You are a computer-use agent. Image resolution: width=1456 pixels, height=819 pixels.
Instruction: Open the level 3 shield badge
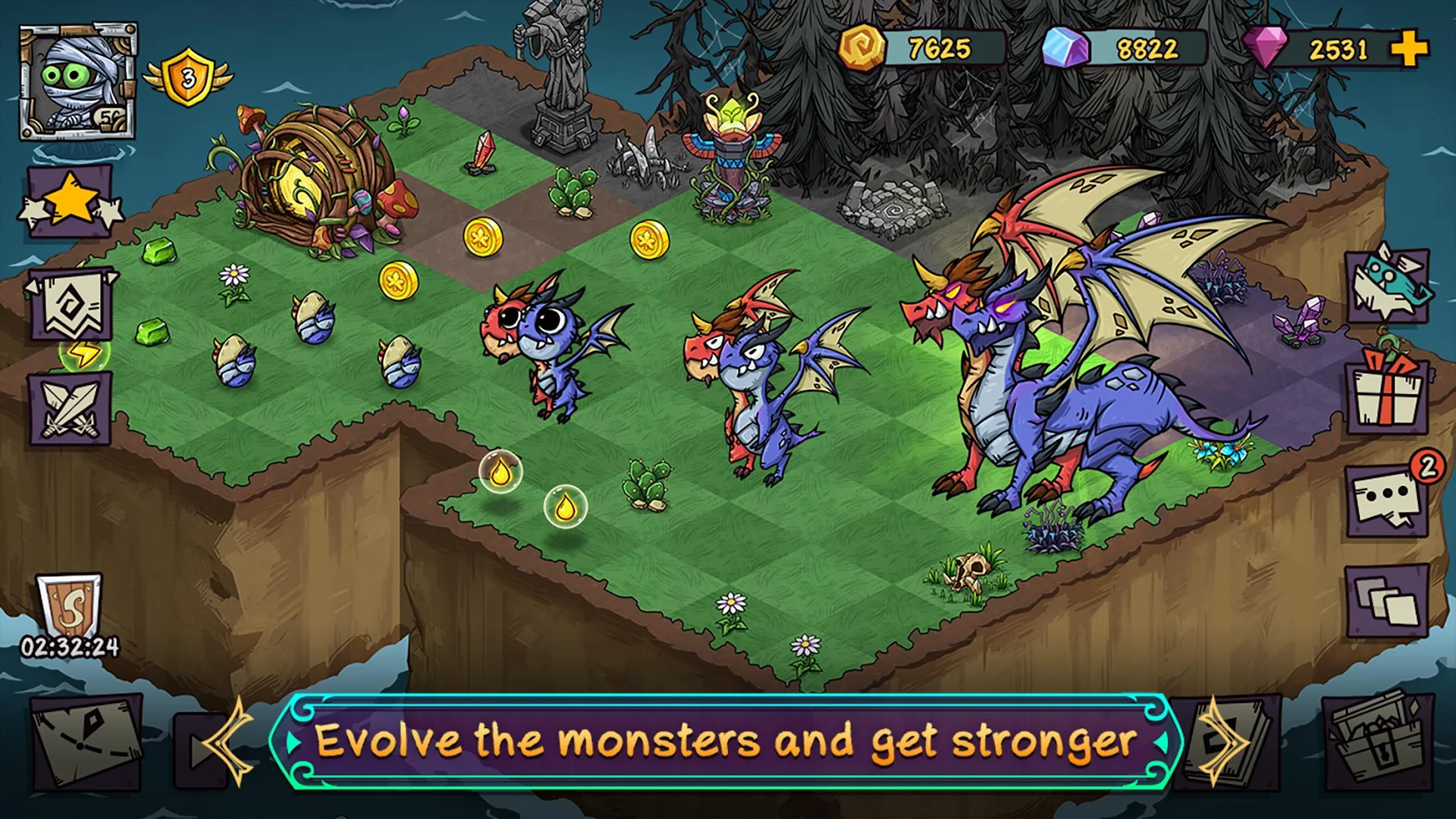click(188, 74)
